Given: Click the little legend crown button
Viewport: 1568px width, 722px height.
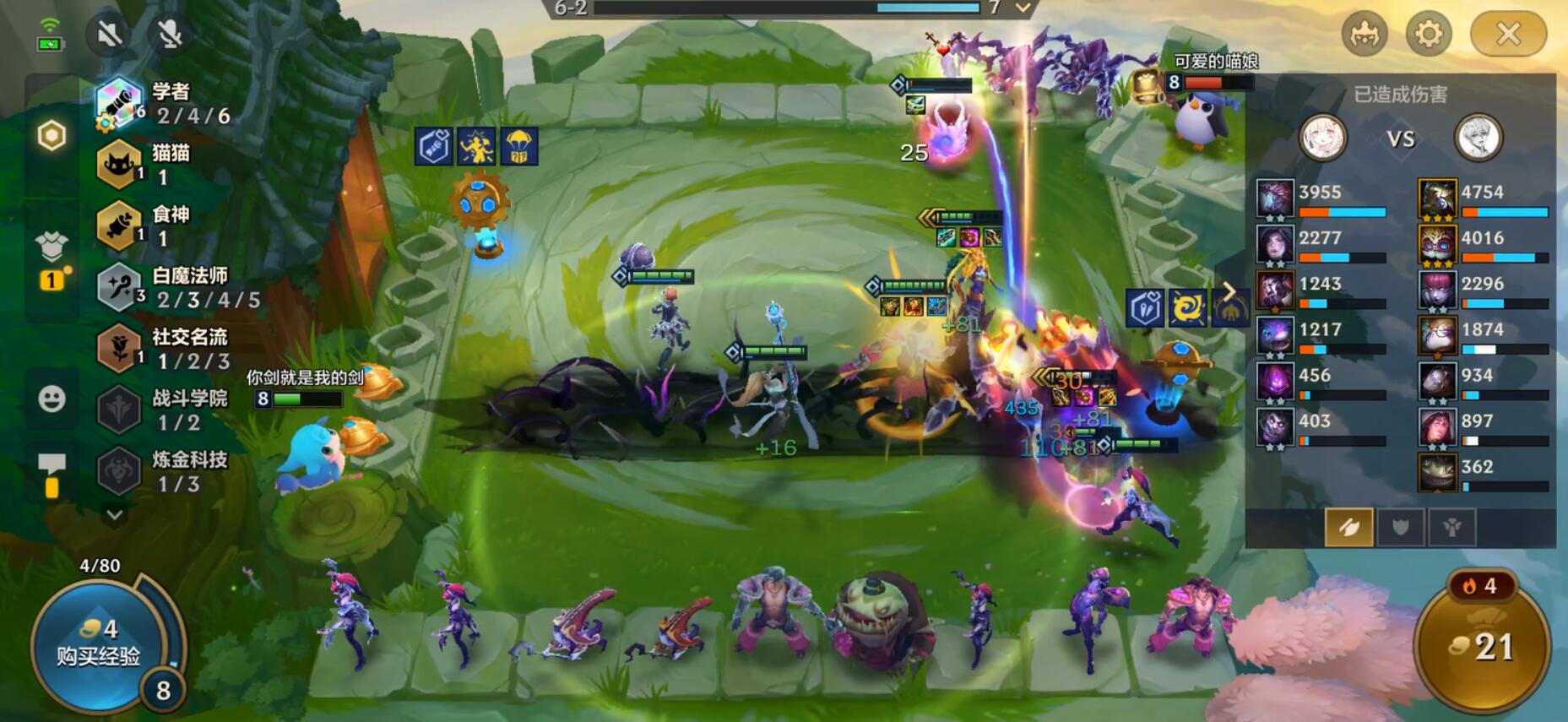Looking at the screenshot, I should click(1365, 34).
